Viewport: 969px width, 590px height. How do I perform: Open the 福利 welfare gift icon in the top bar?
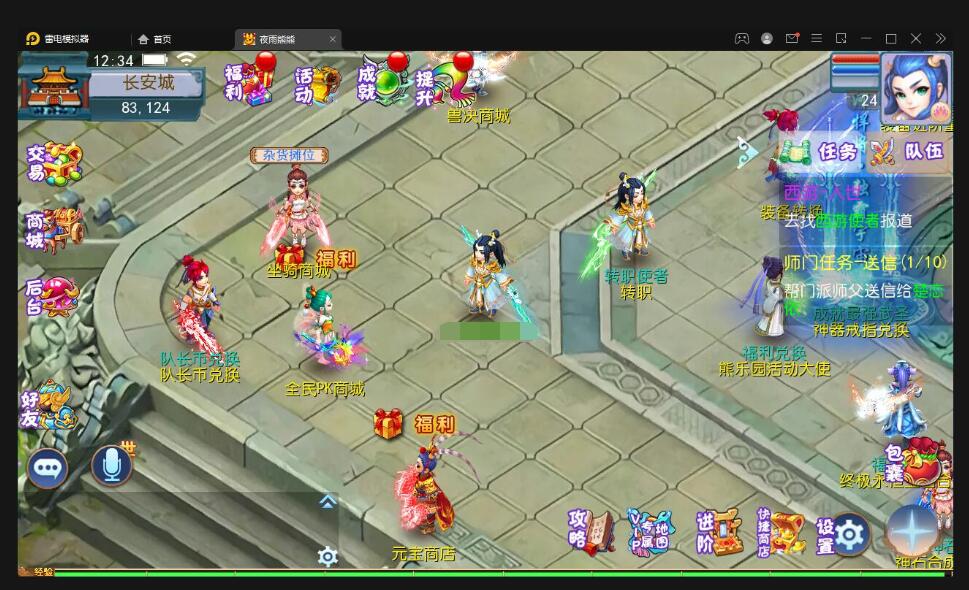pyautogui.click(x=246, y=83)
